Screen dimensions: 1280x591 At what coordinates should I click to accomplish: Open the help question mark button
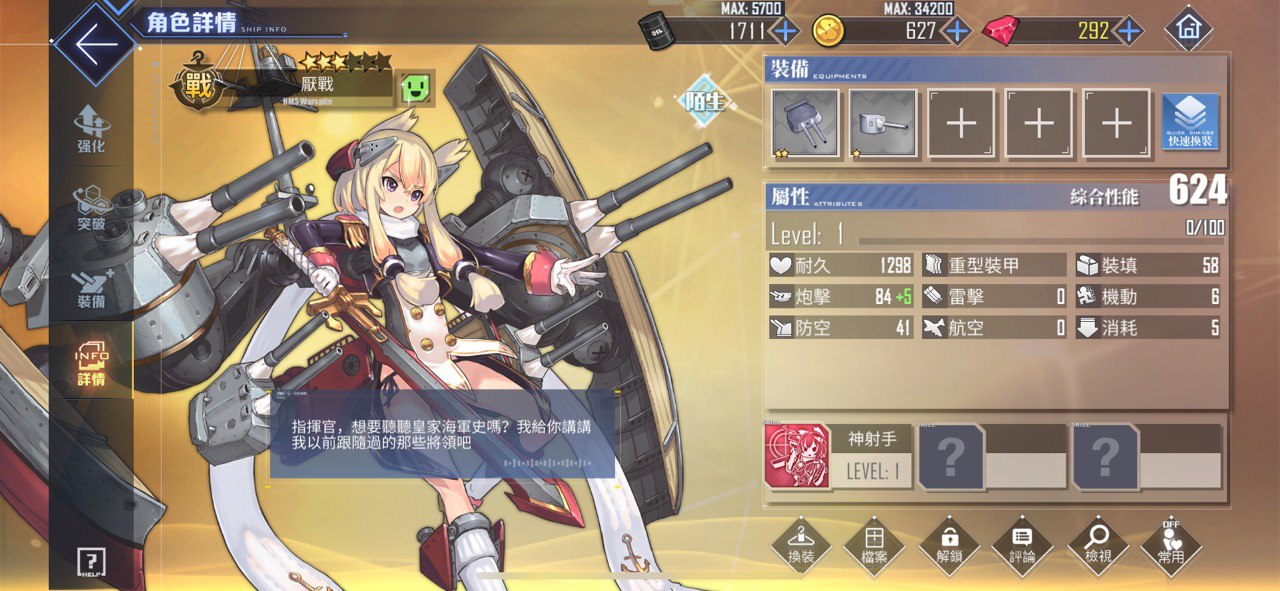coord(91,562)
